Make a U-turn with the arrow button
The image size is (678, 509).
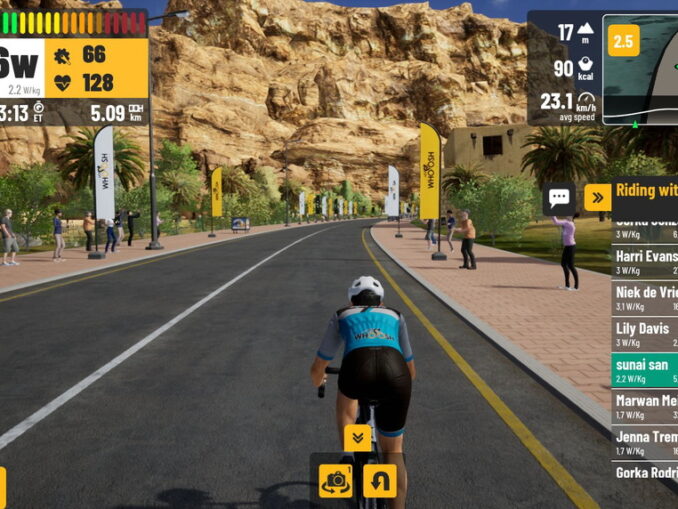coord(379,481)
